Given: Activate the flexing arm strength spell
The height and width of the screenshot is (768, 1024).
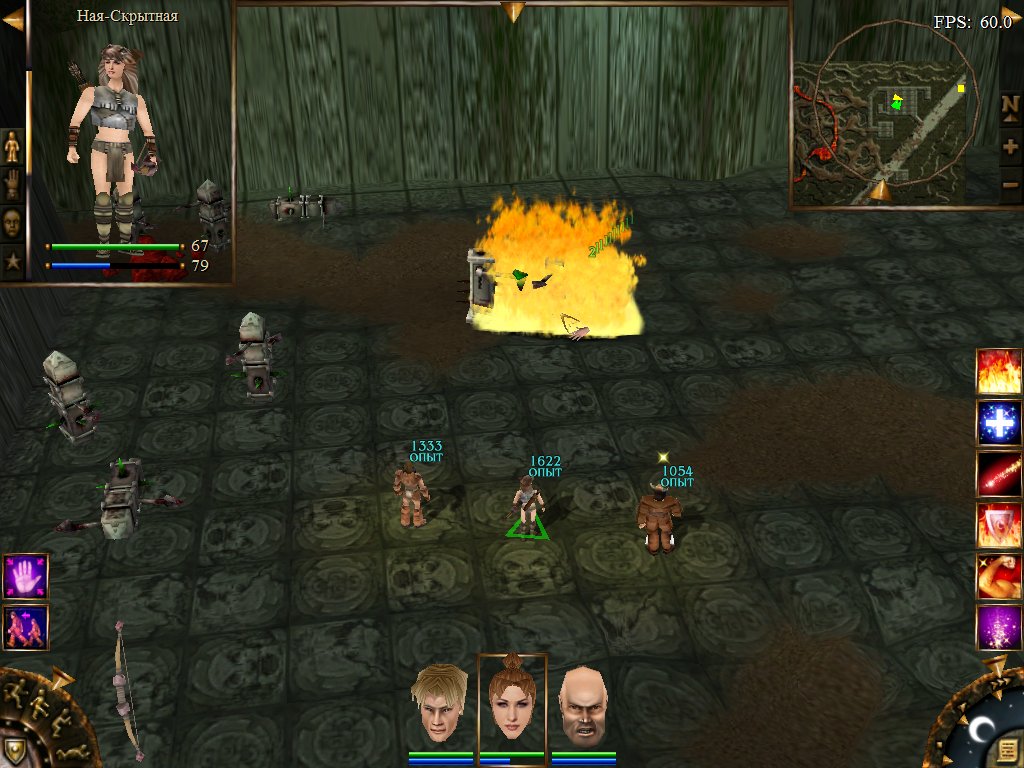Looking at the screenshot, I should click(x=999, y=576).
